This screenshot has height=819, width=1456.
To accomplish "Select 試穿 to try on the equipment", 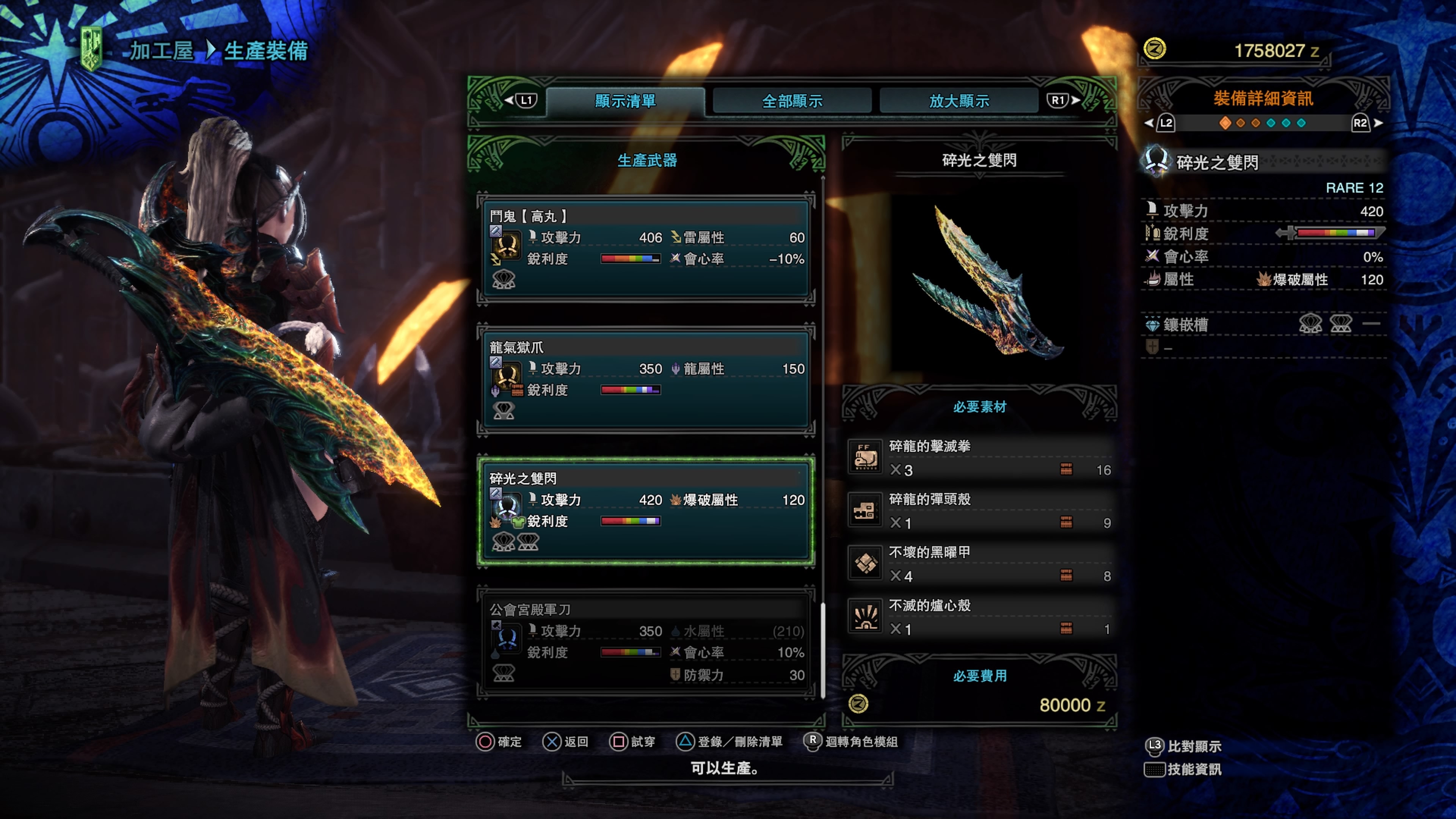I will [642, 742].
